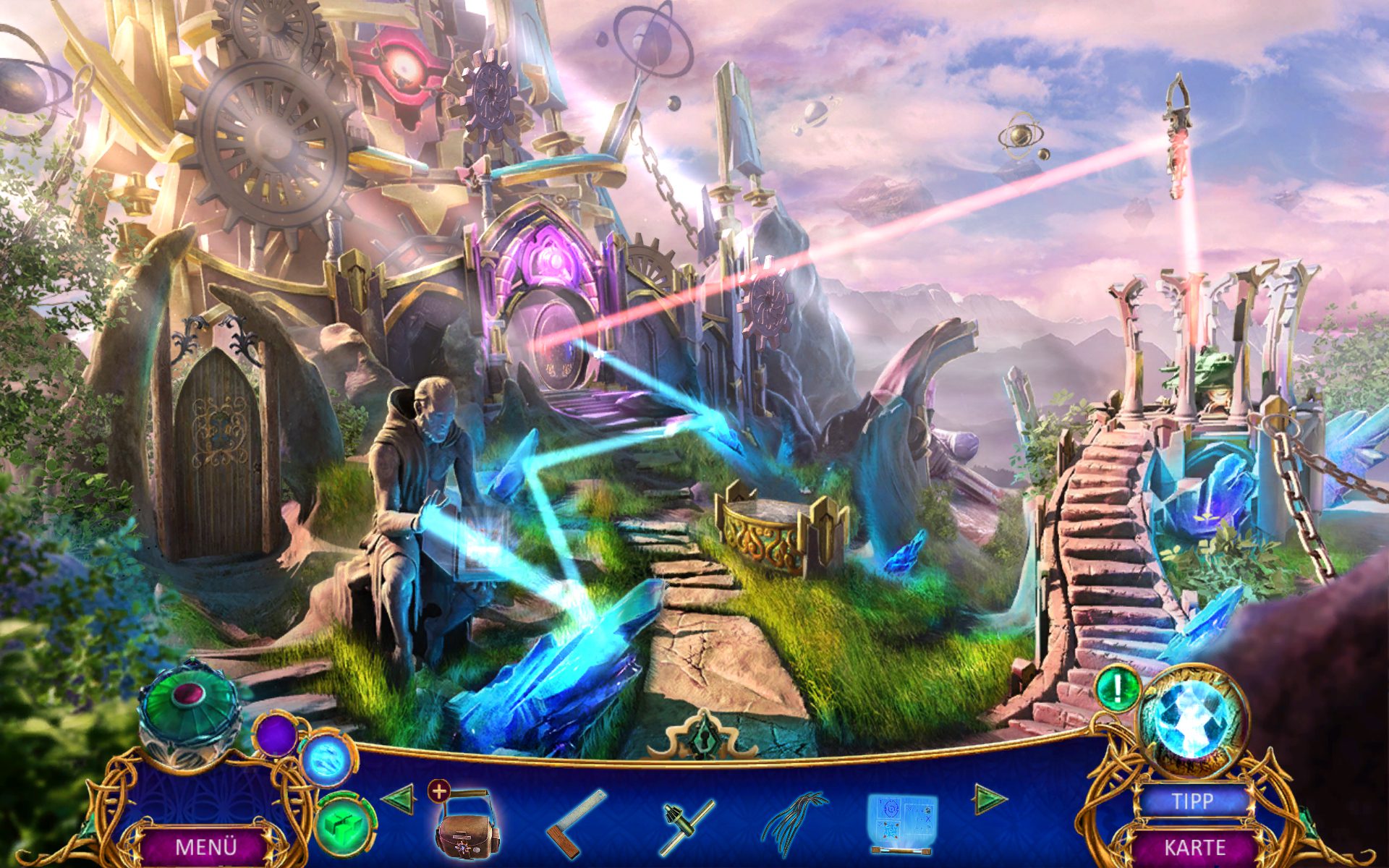Image resolution: width=1389 pixels, height=868 pixels.
Task: Click the purple orb icon
Action: click(x=276, y=736)
